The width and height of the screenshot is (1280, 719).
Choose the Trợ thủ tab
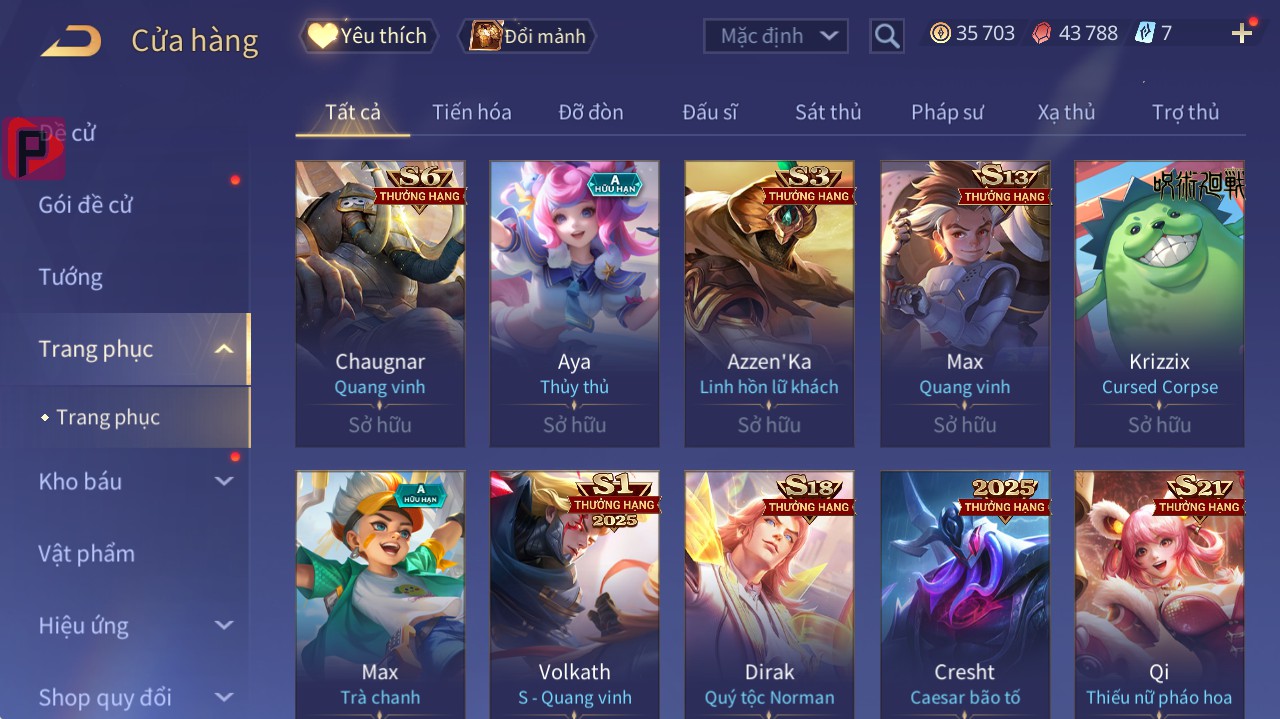(x=1185, y=112)
